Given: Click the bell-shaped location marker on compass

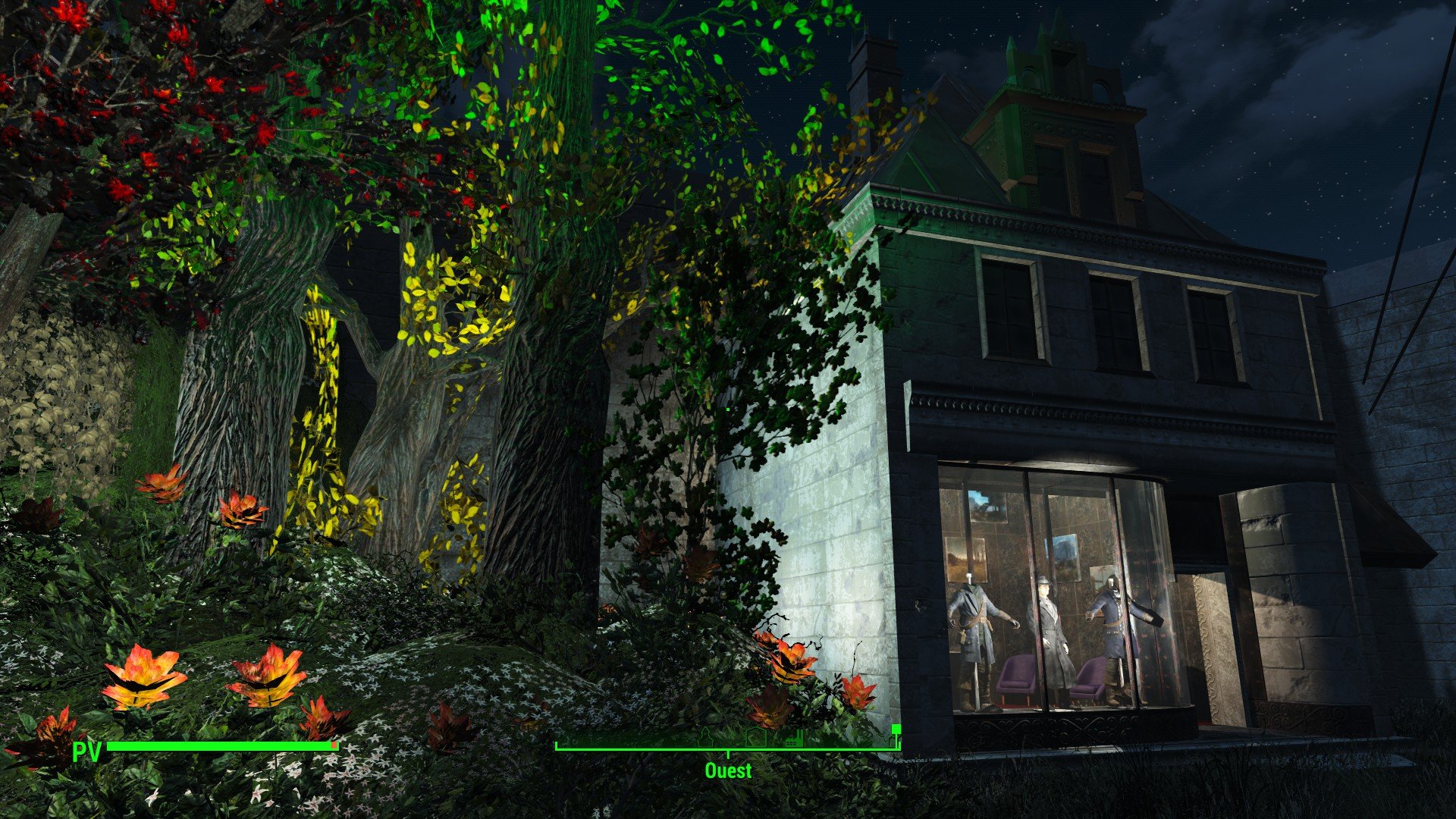Looking at the screenshot, I should click(707, 738).
